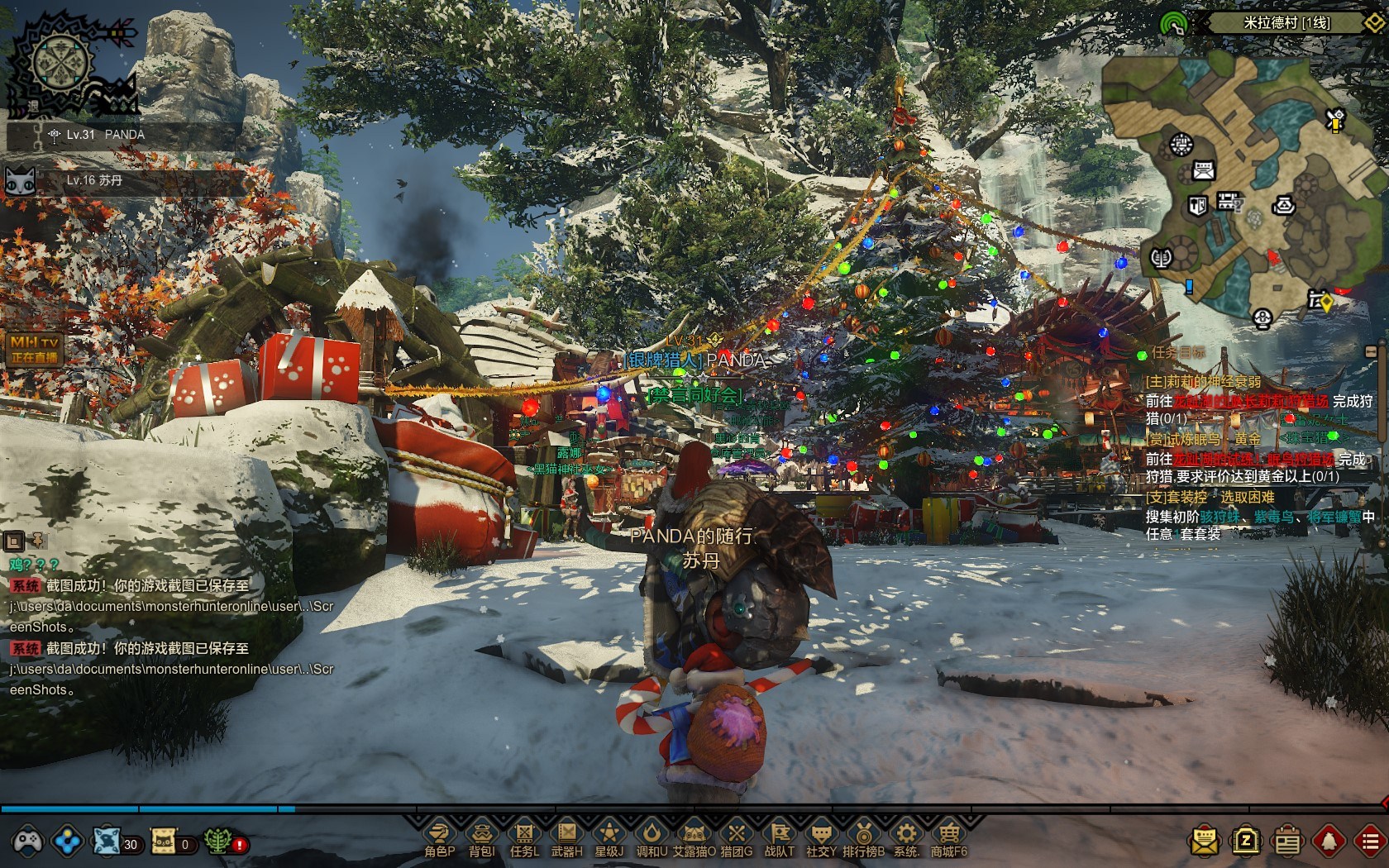Screen dimensions: 1389x868
Task: Open the mail envelope icon
Action: tap(1205, 842)
